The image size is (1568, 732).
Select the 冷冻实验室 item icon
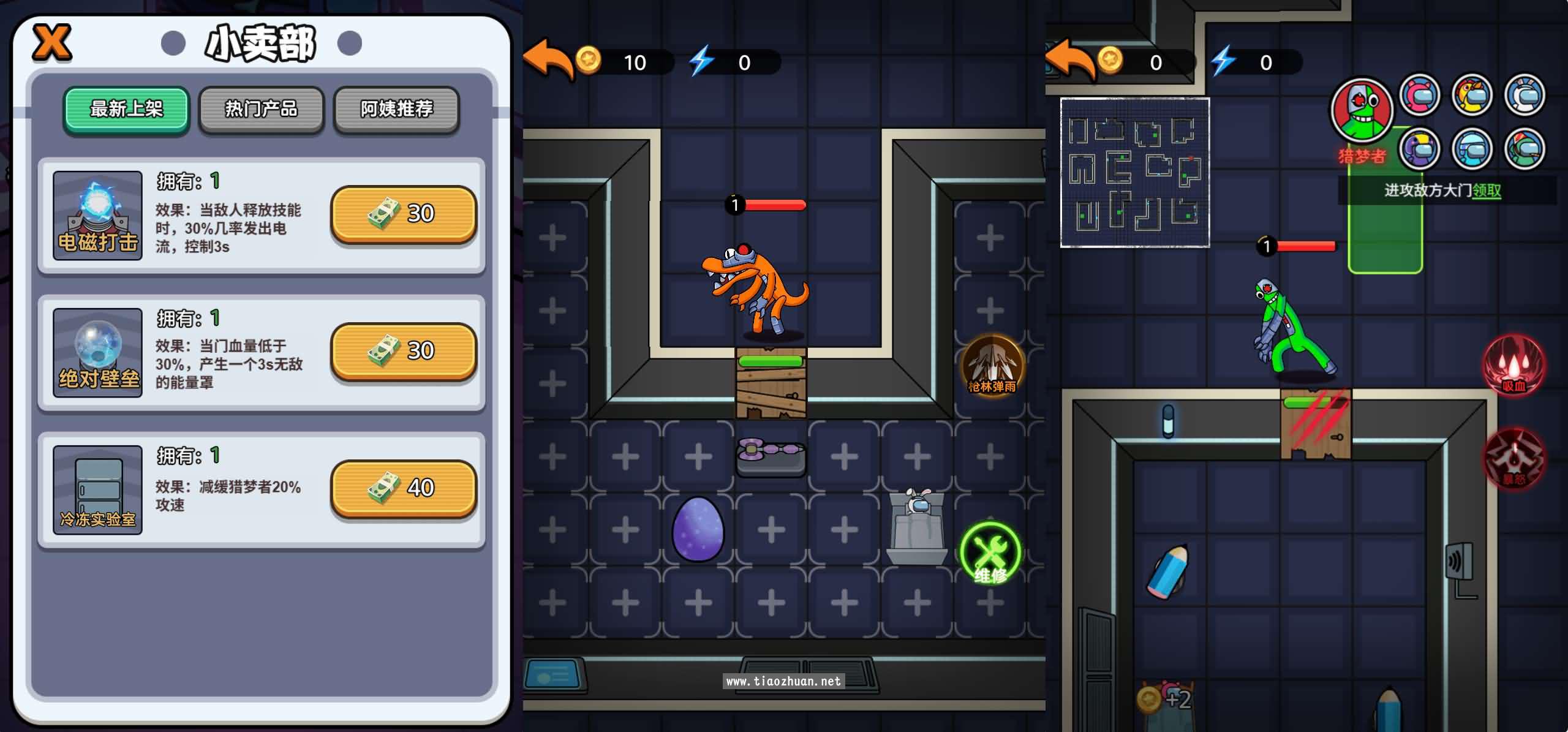point(97,489)
